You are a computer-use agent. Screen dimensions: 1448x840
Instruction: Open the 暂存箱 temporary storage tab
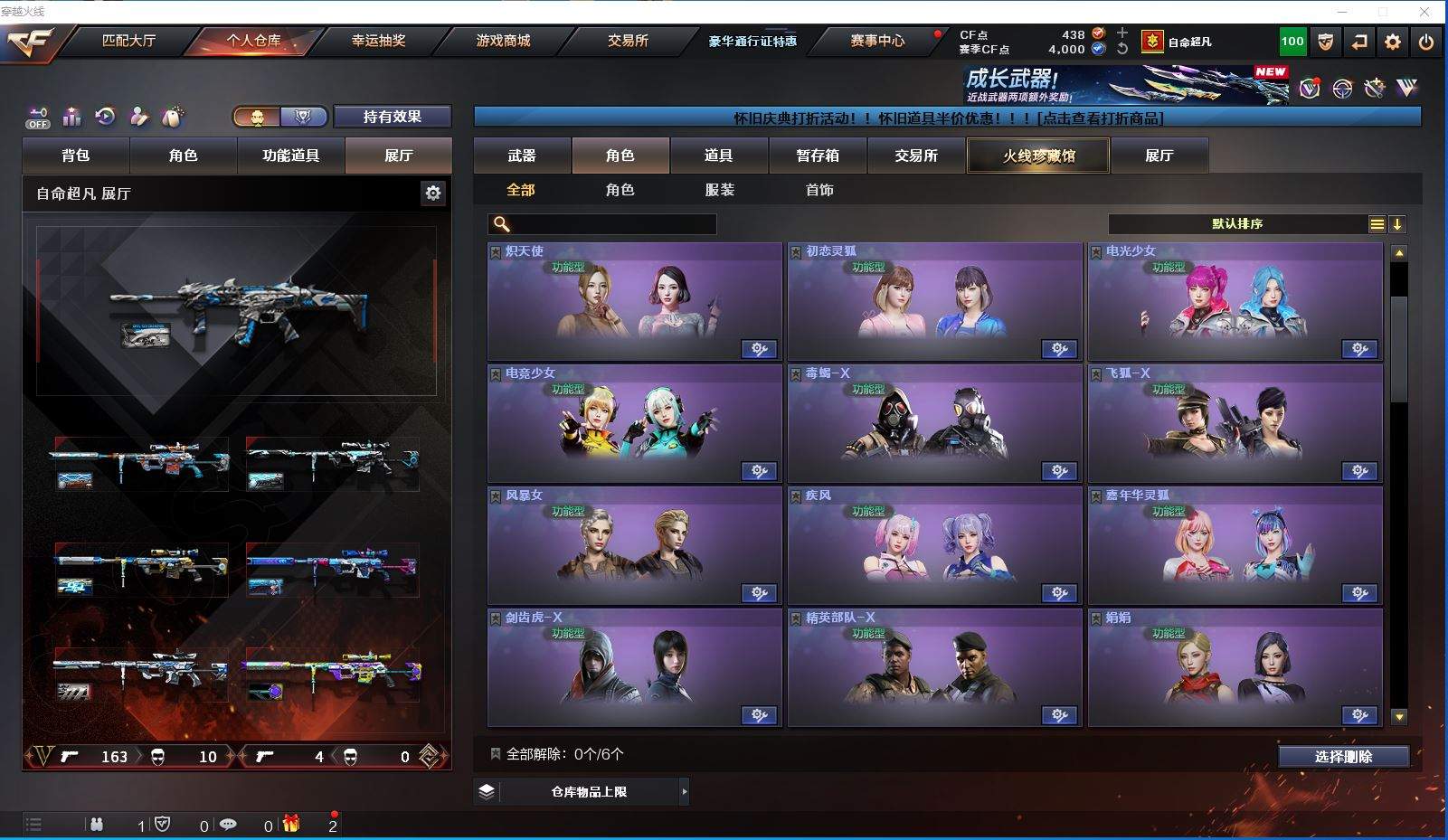818,156
